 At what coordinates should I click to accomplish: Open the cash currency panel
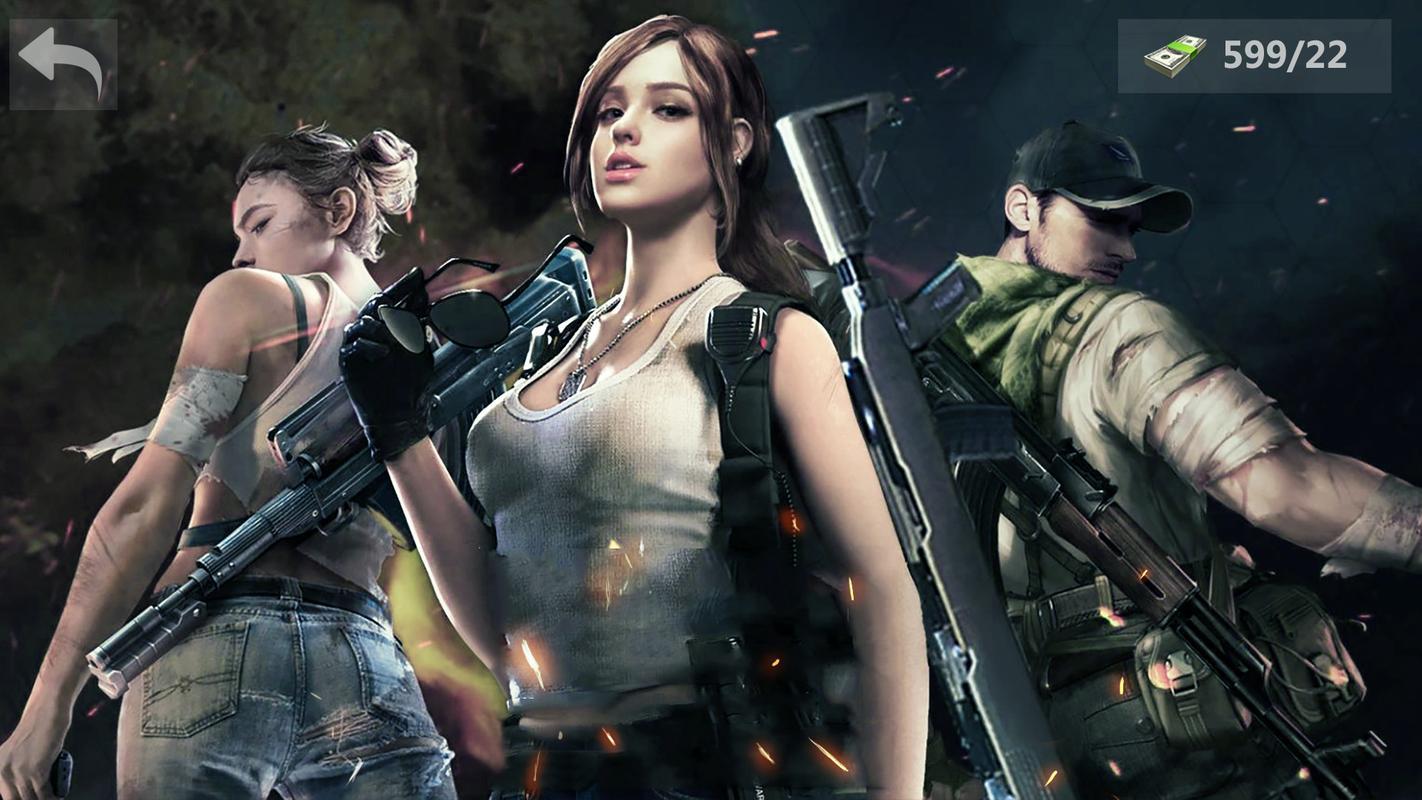pos(1253,56)
